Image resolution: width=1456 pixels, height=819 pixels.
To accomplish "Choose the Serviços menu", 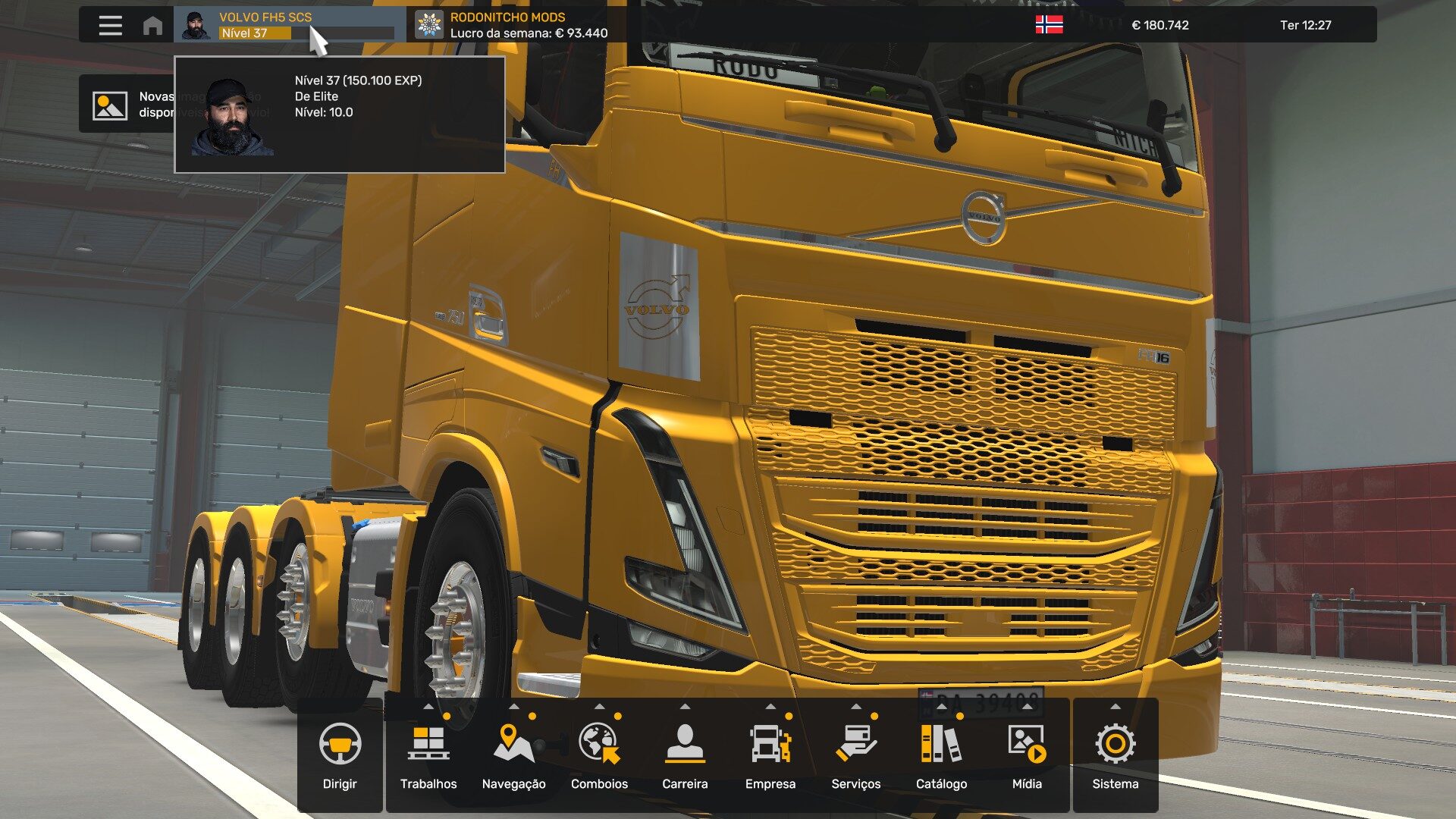I will coord(855,757).
